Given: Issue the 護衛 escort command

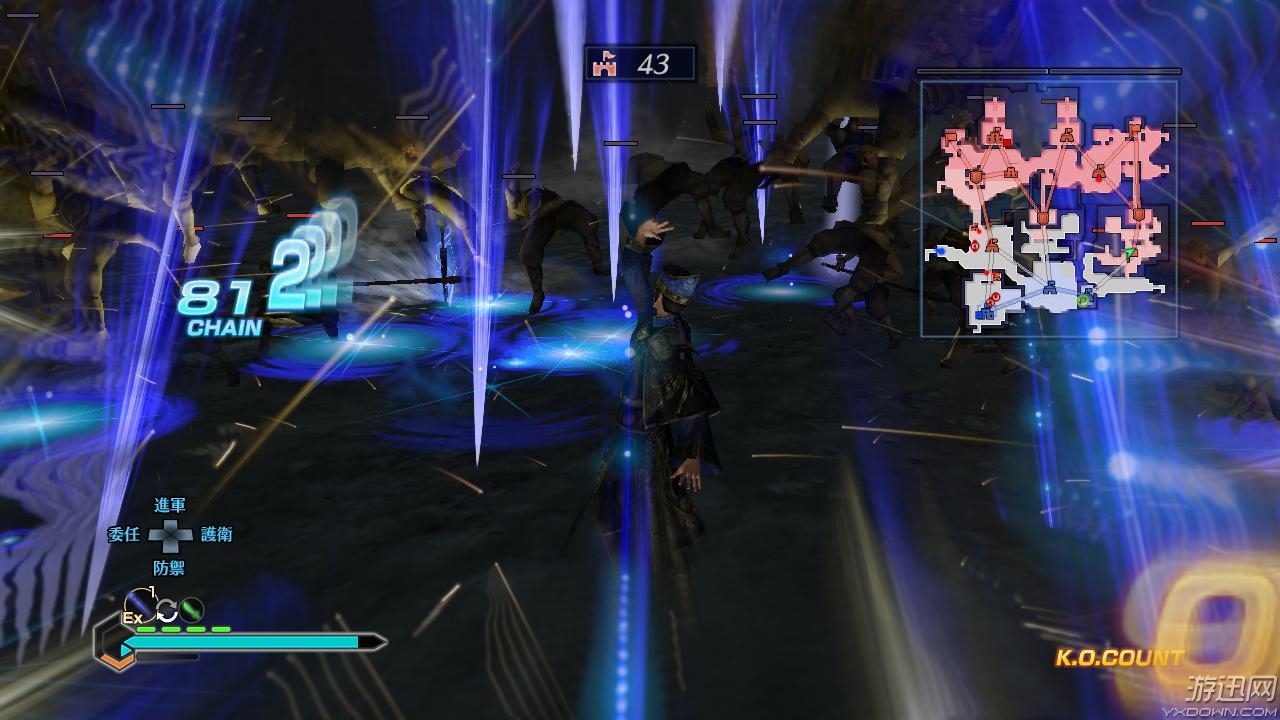Looking at the screenshot, I should 216,535.
